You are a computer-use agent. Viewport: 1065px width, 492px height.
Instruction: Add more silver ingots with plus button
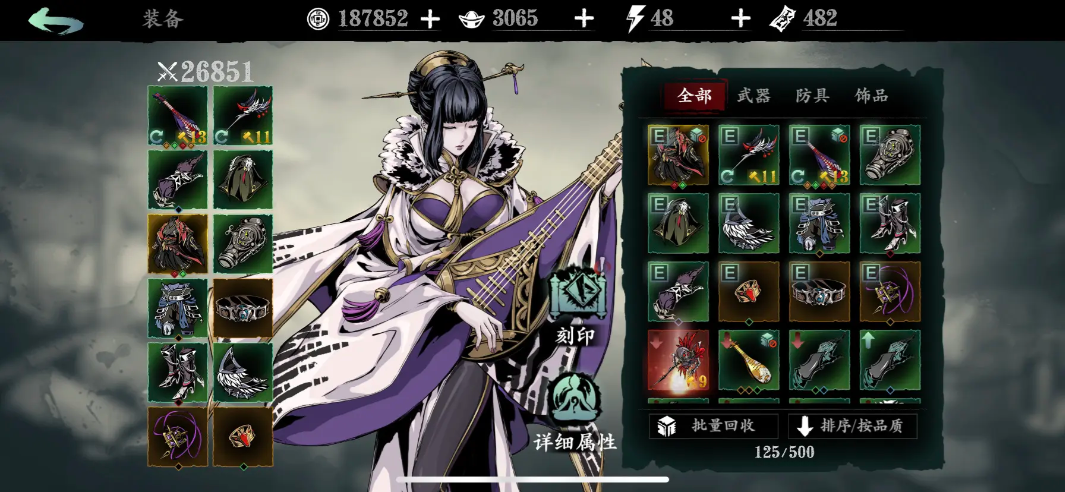click(x=585, y=19)
